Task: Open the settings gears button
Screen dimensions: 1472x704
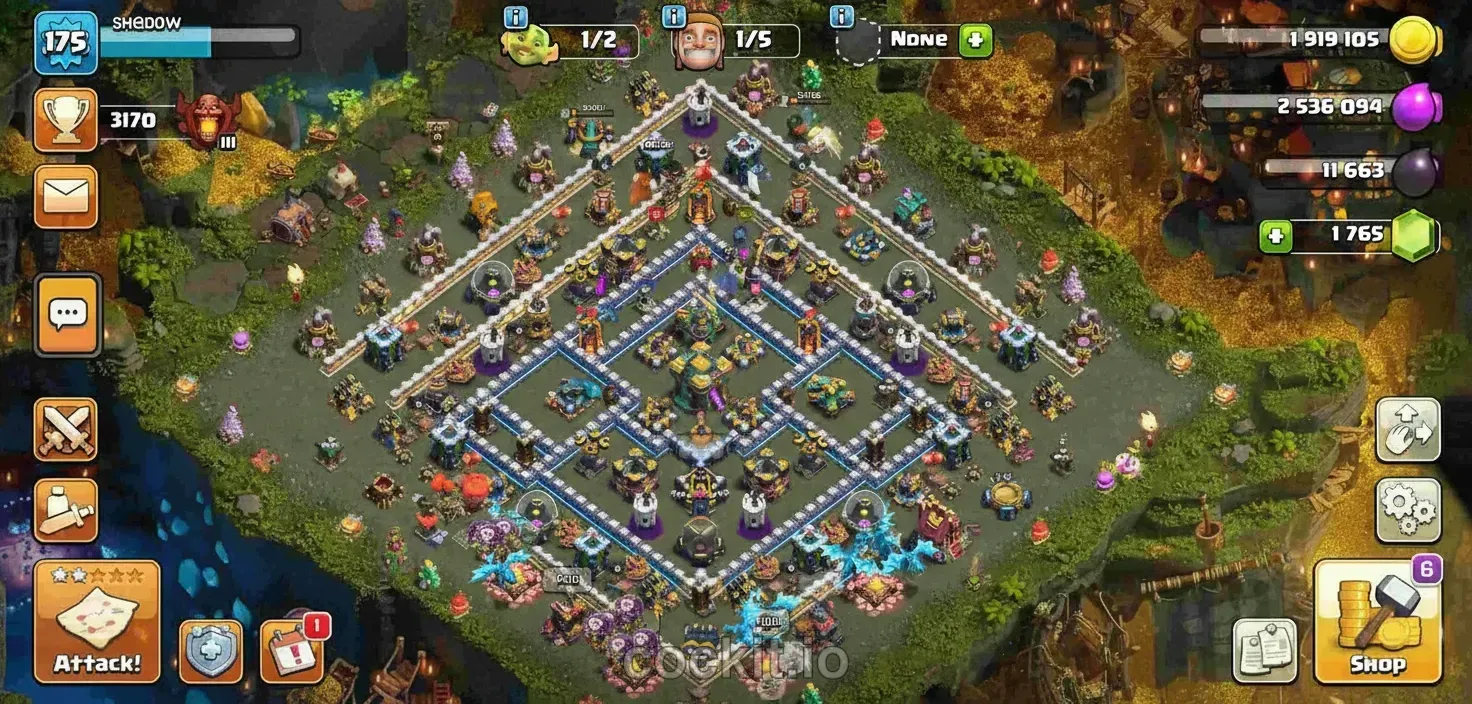Action: point(1408,510)
